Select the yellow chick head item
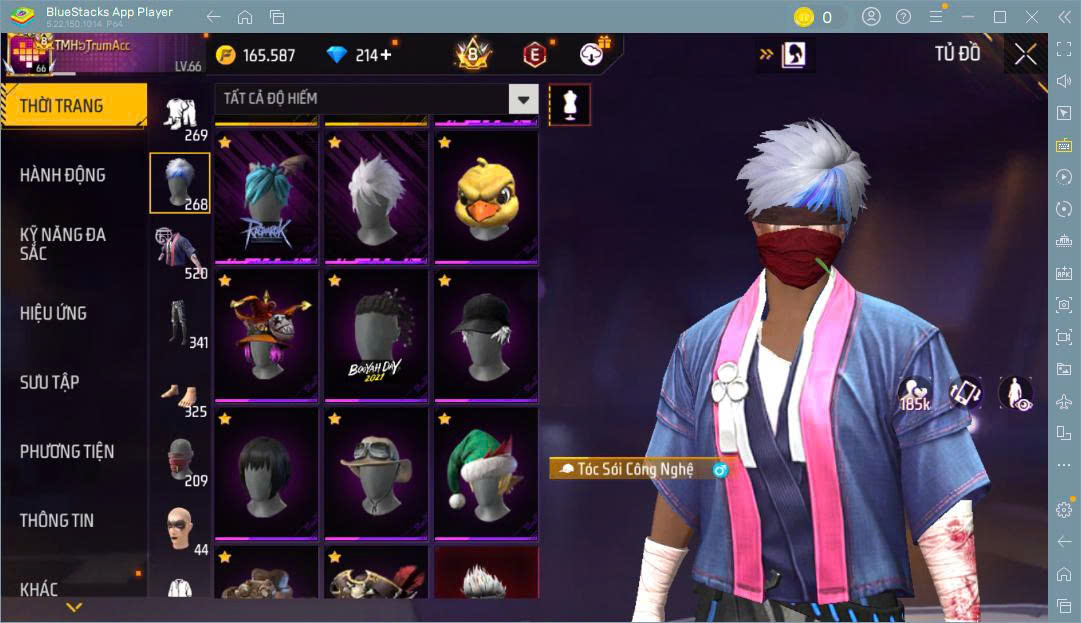 tap(486, 196)
